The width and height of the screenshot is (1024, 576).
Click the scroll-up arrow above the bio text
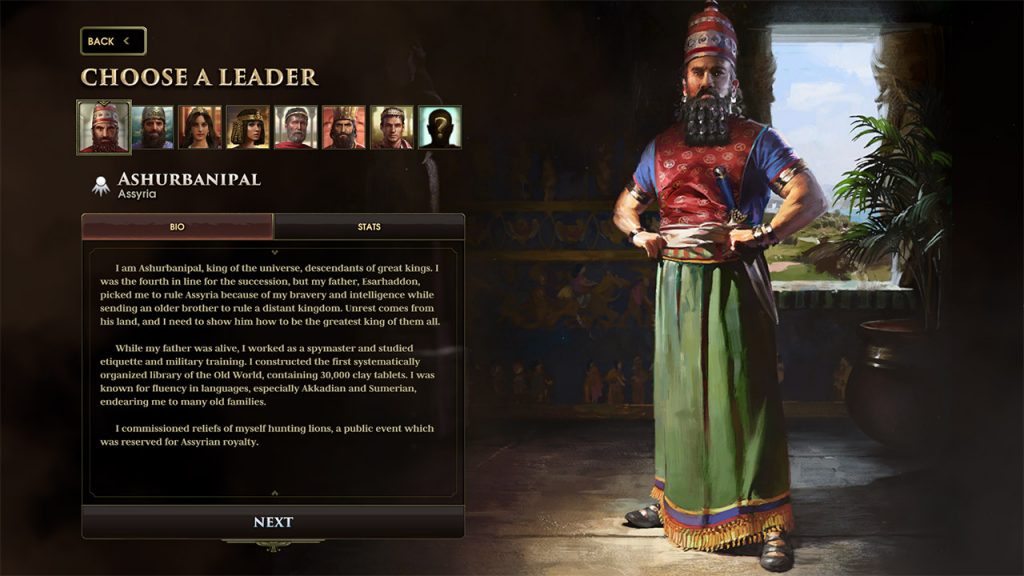point(274,252)
